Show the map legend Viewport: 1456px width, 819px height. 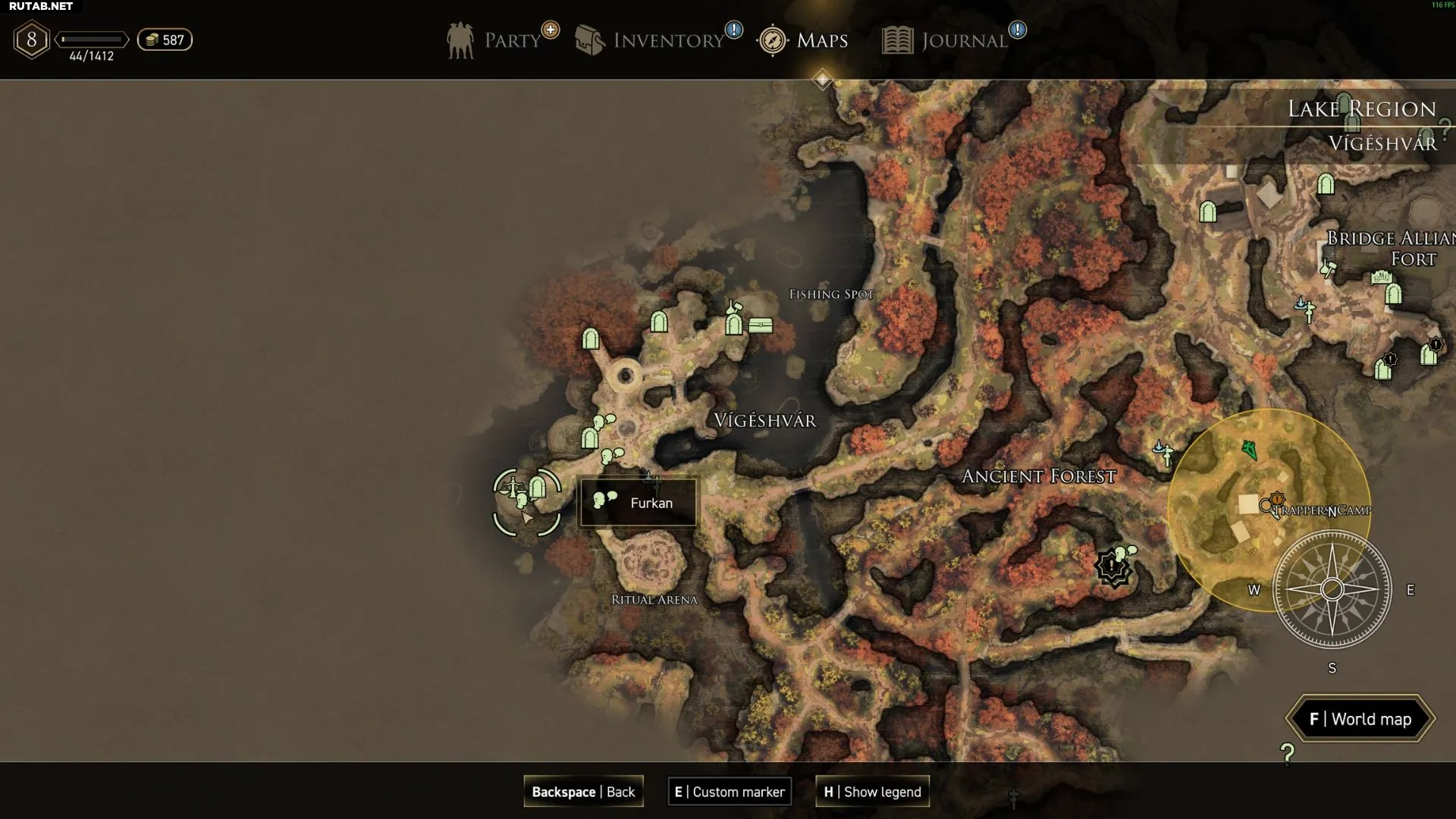[872, 792]
